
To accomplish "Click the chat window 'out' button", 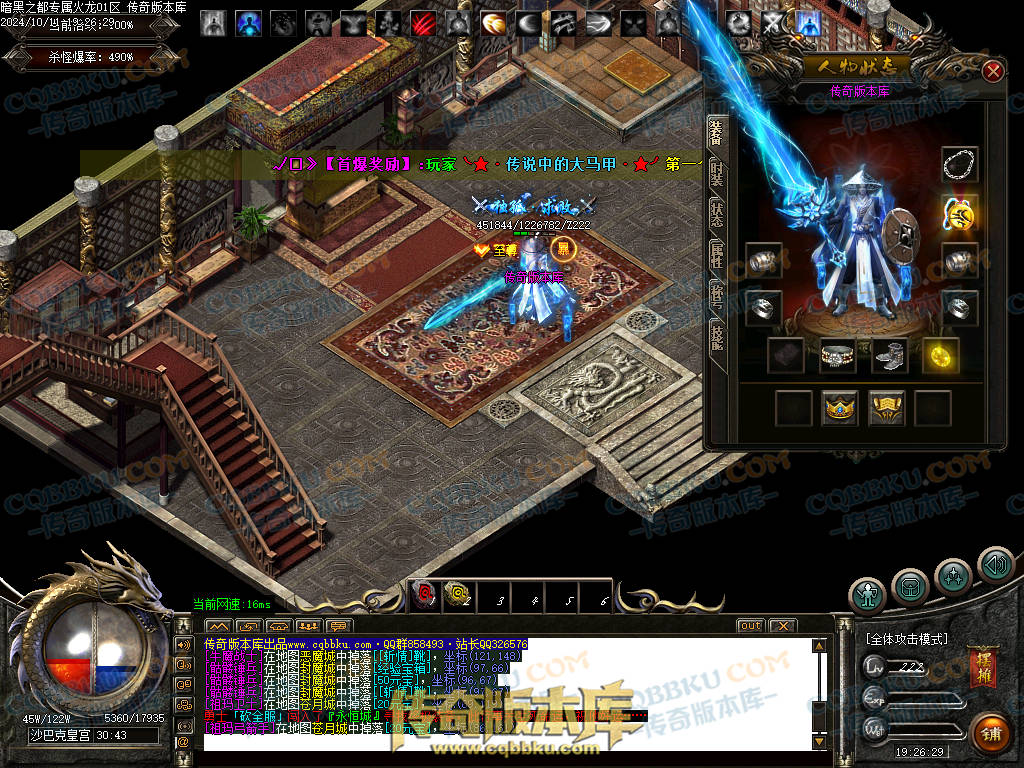I will click(750, 626).
